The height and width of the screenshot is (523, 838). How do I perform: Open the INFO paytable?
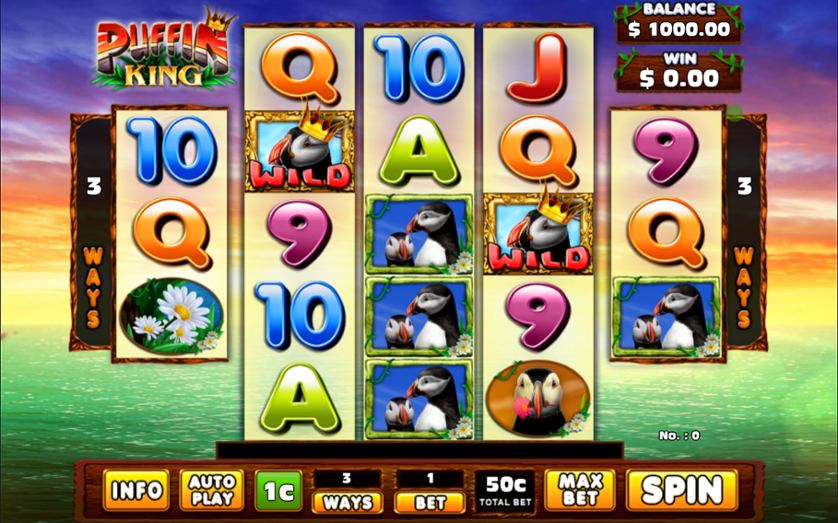point(136,490)
